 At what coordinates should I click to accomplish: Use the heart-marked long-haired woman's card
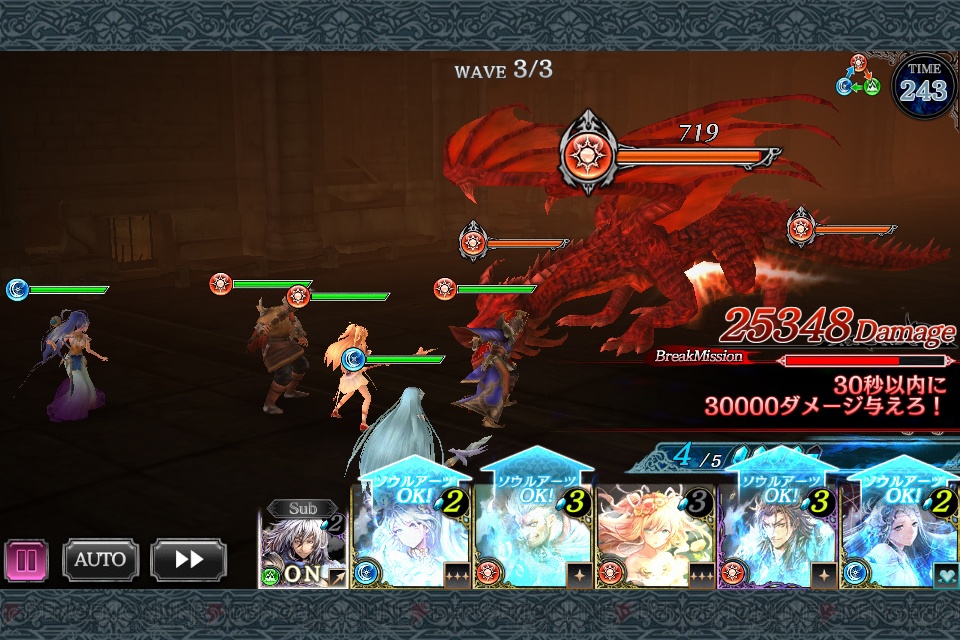tap(898, 535)
